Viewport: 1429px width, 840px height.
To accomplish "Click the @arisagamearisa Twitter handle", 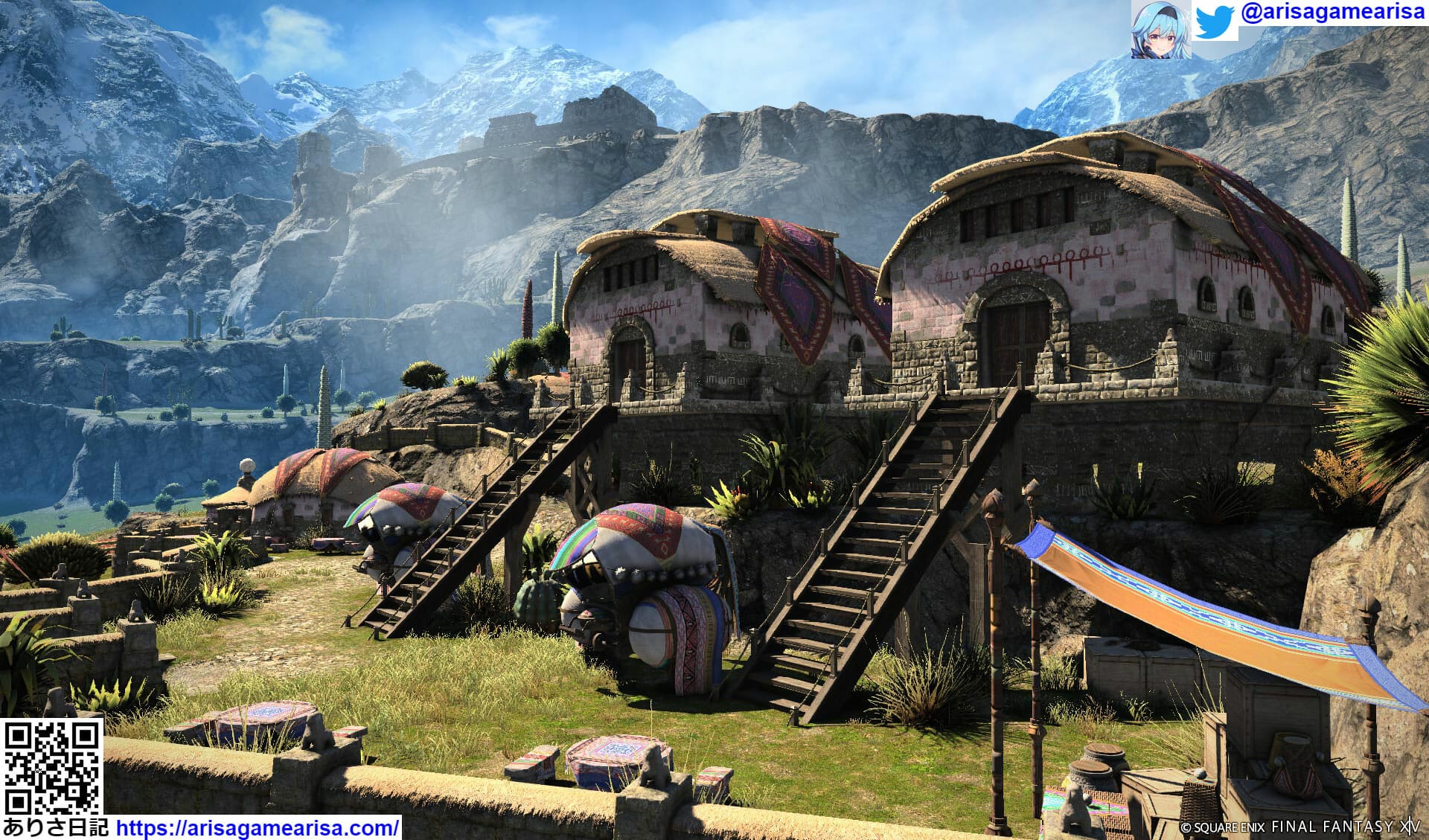I will coord(1331,14).
